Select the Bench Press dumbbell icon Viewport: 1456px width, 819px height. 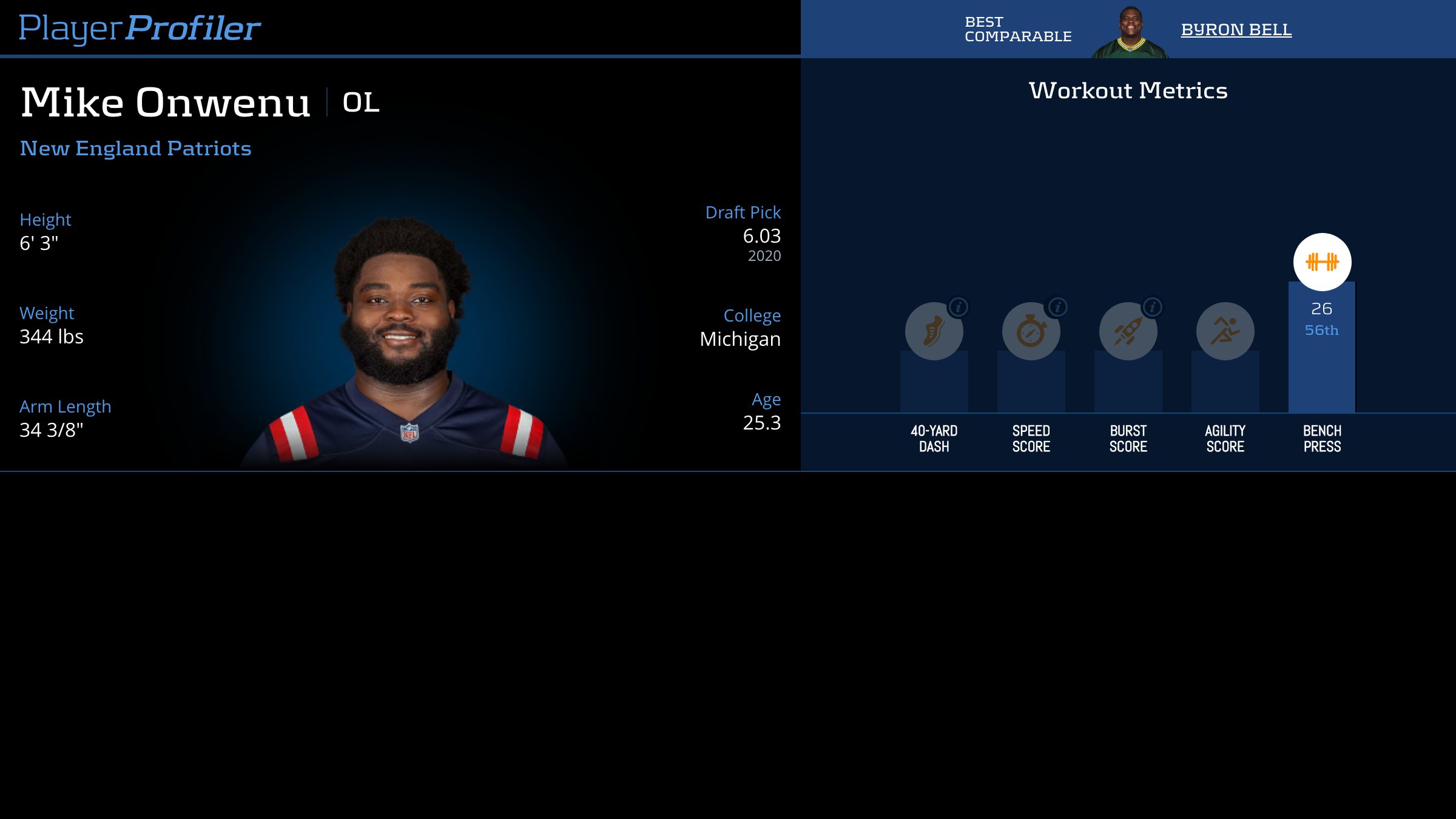click(x=1322, y=262)
